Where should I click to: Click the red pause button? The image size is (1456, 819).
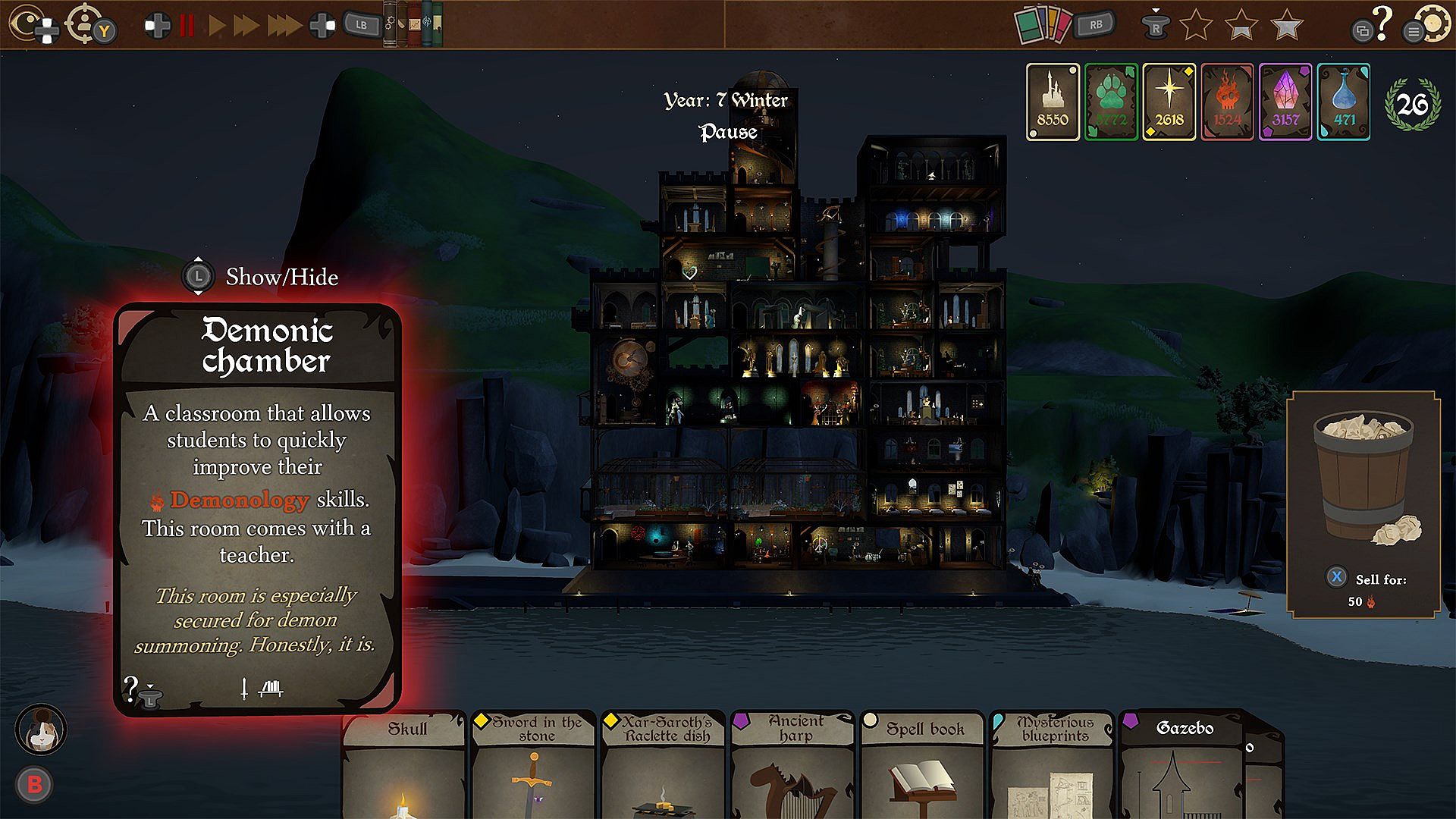click(x=187, y=25)
